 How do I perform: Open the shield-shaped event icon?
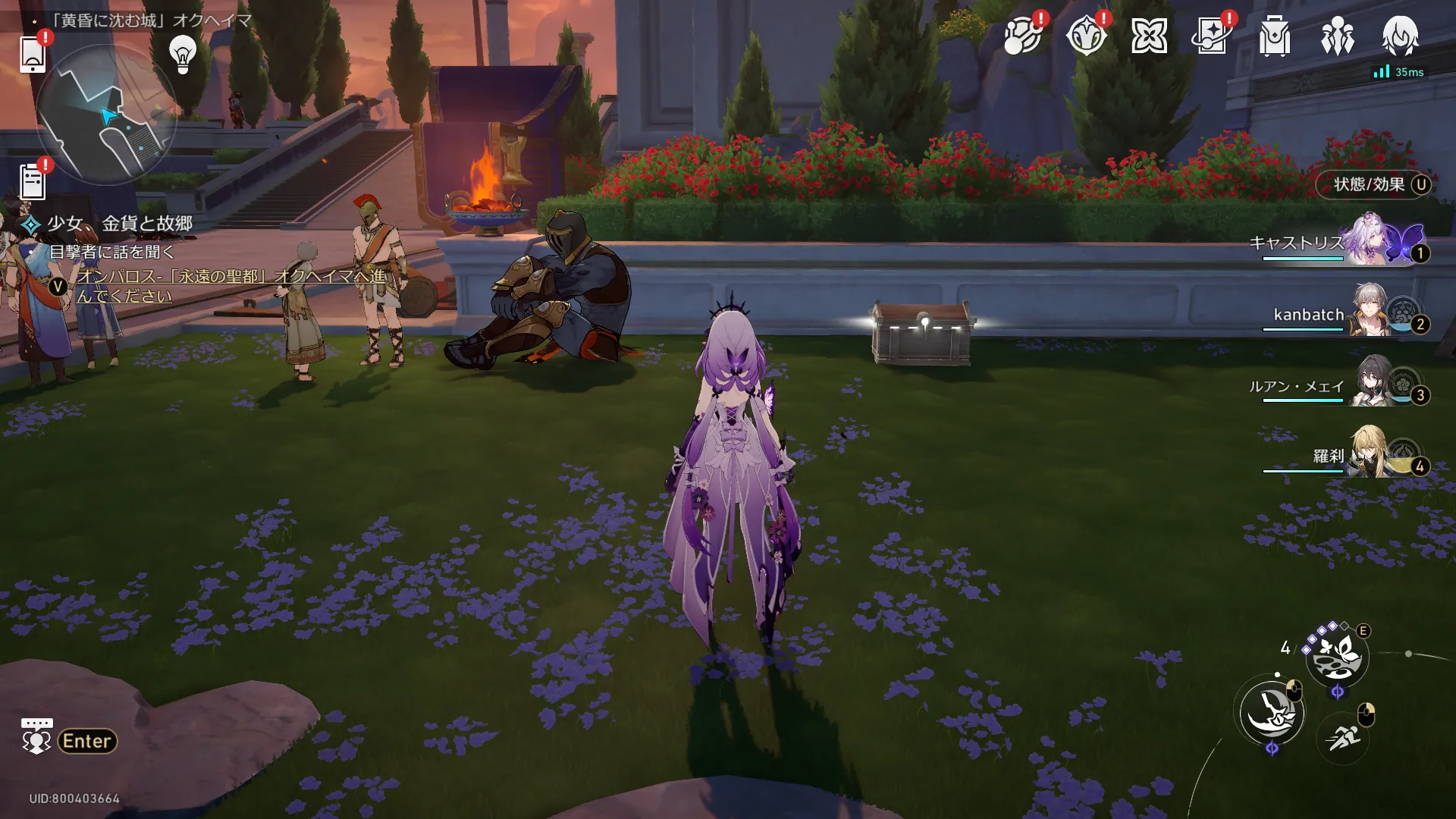tap(1086, 36)
